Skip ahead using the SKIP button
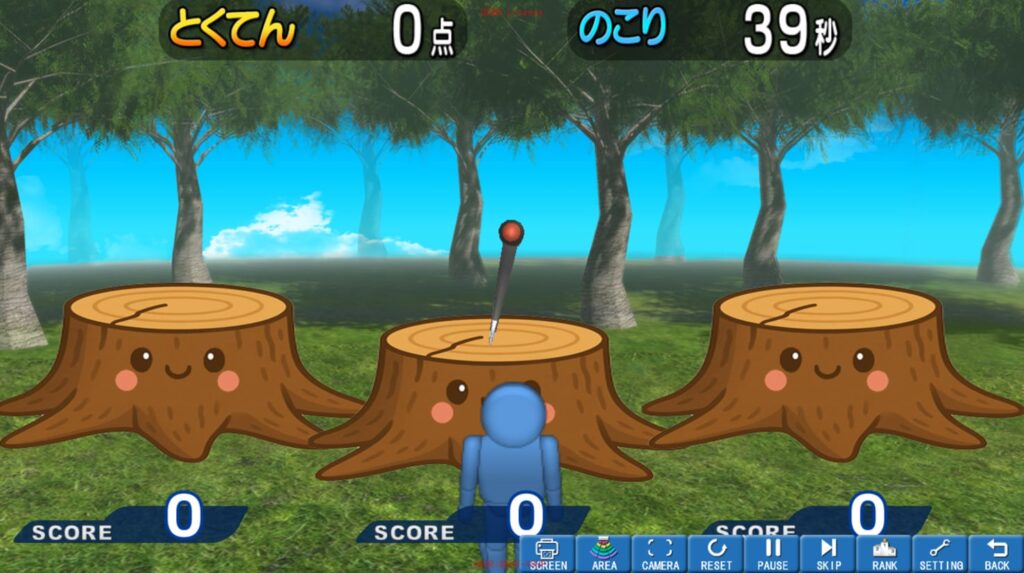Image resolution: width=1024 pixels, height=573 pixels. point(828,554)
